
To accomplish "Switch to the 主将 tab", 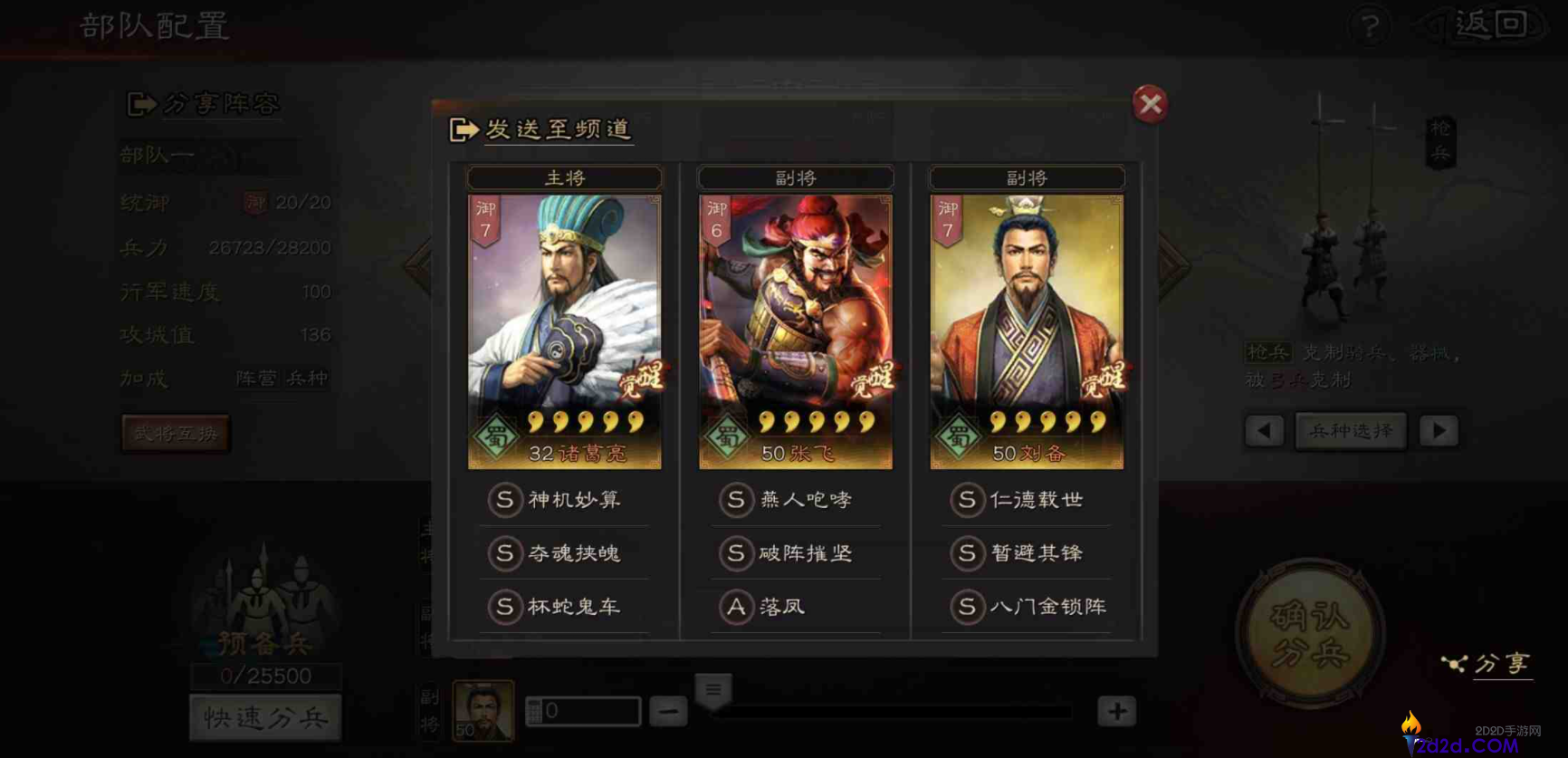I will 563,178.
